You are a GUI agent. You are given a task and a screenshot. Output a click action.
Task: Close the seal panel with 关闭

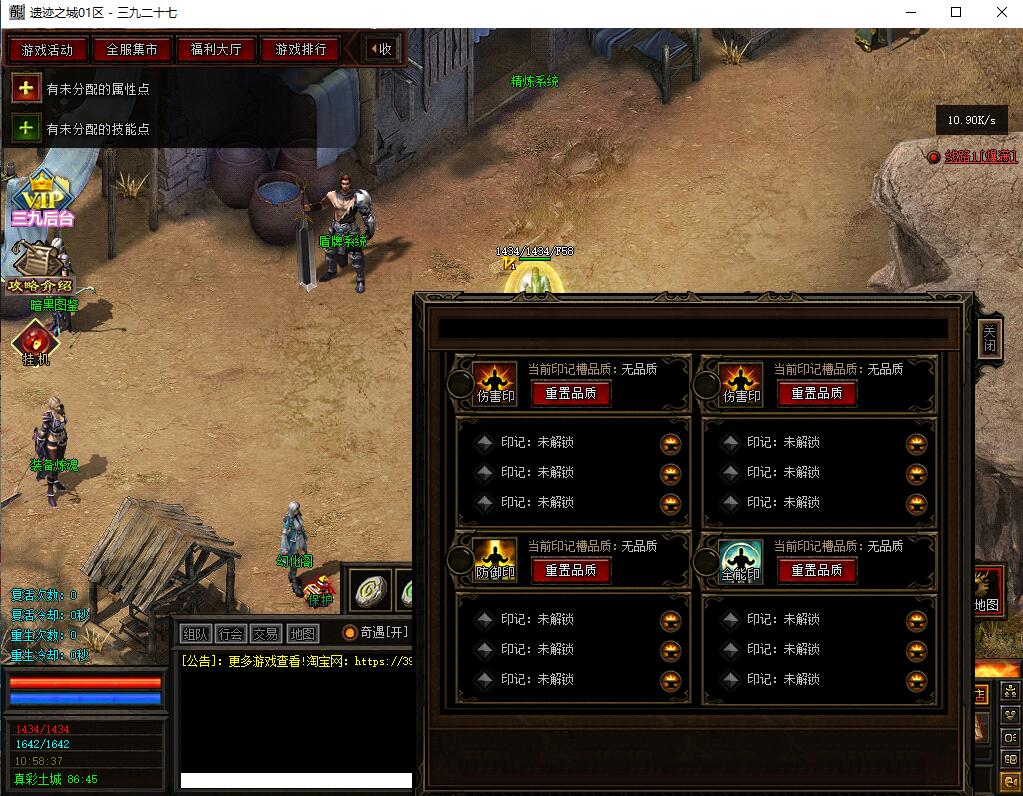988,338
